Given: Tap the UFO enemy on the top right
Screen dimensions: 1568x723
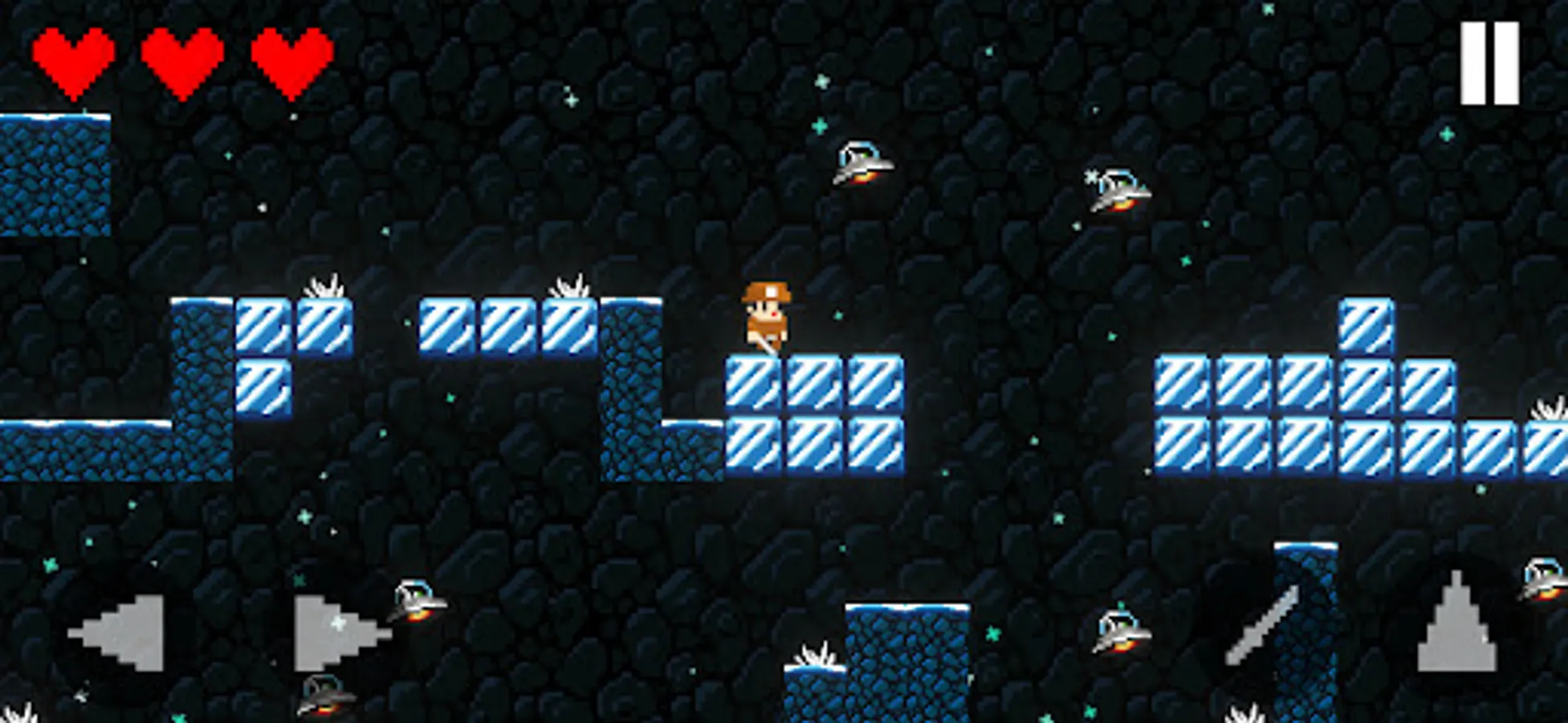Looking at the screenshot, I should tap(1118, 191).
